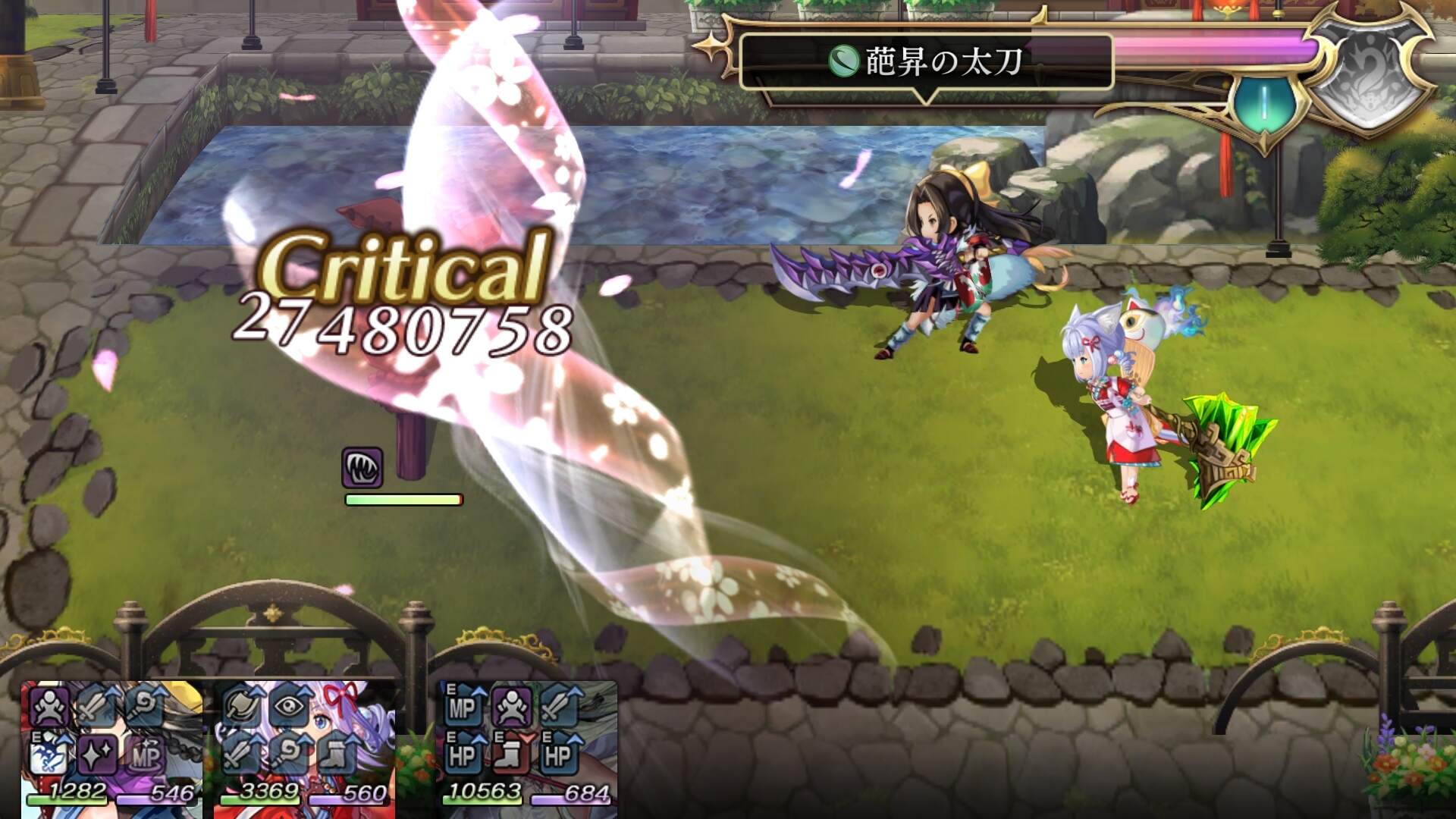This screenshot has width=1456, height=819.
Task: Tap the blue dragon elemental buff icon
Action: 49,754
